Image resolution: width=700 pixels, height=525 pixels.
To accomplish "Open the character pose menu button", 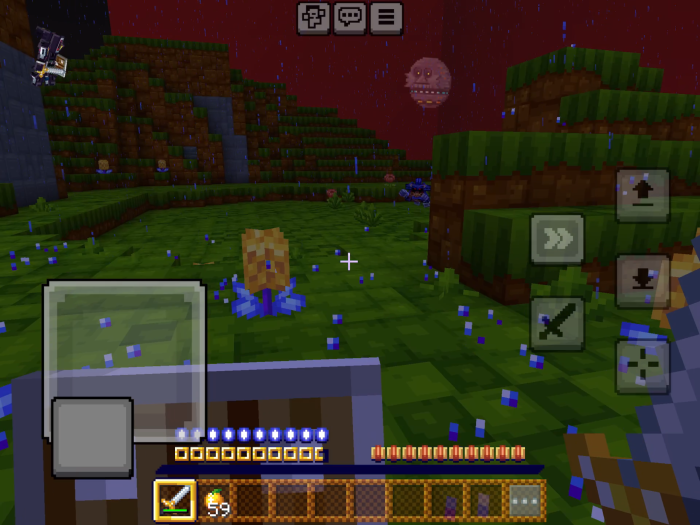I will tap(313, 17).
